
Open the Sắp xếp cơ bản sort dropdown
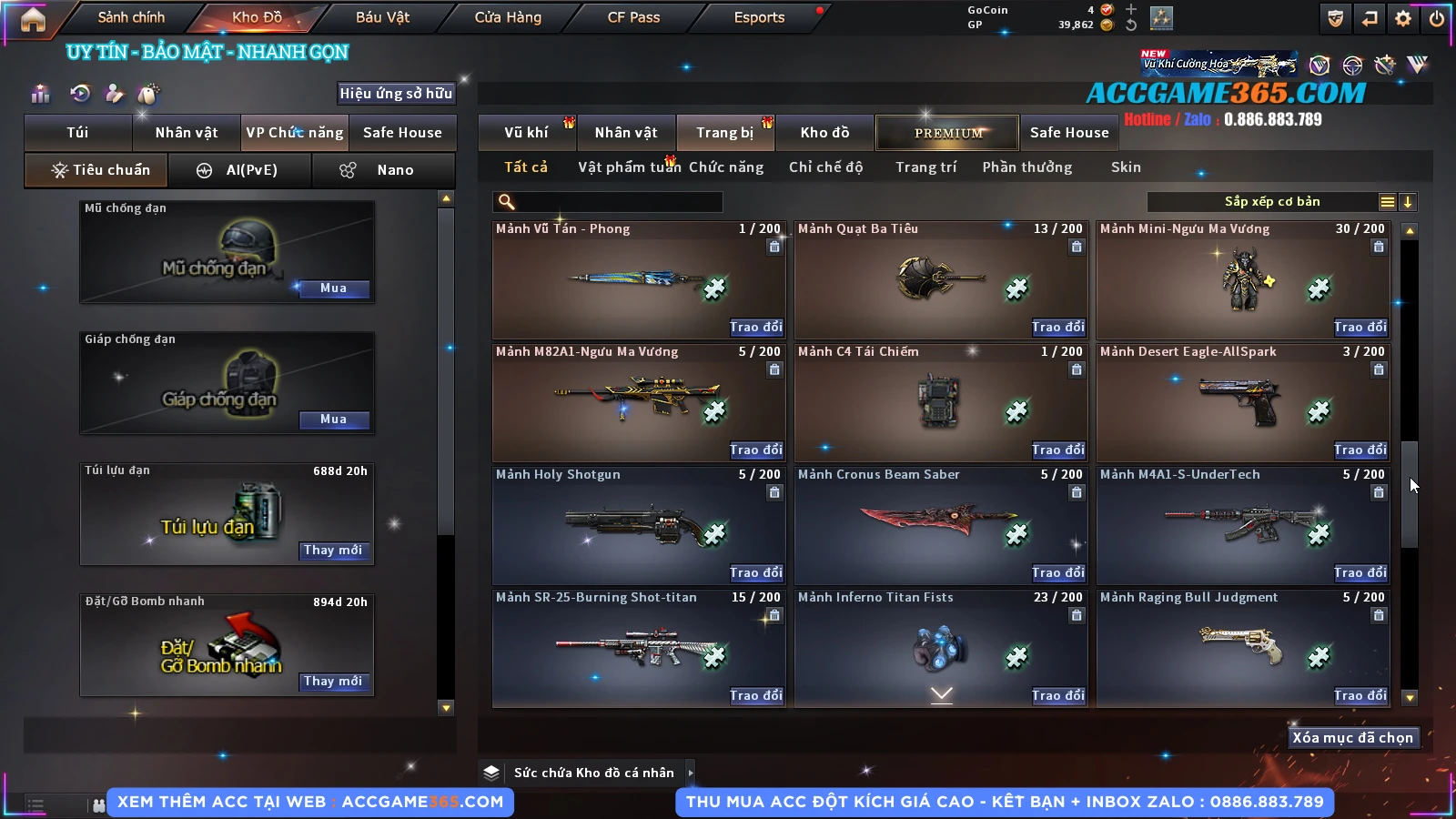pos(1271,202)
